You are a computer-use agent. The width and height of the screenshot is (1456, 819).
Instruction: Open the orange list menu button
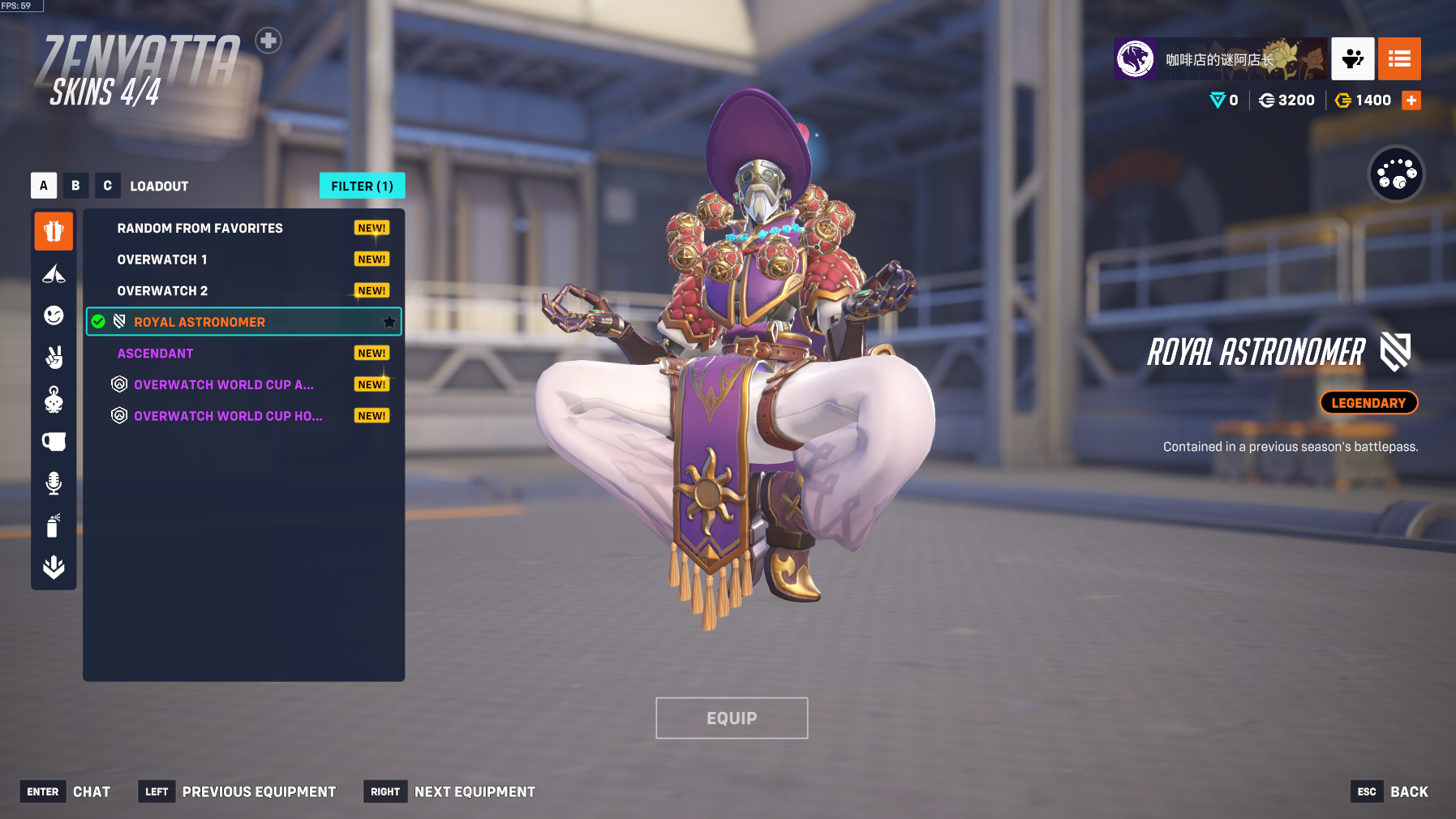coord(1399,59)
